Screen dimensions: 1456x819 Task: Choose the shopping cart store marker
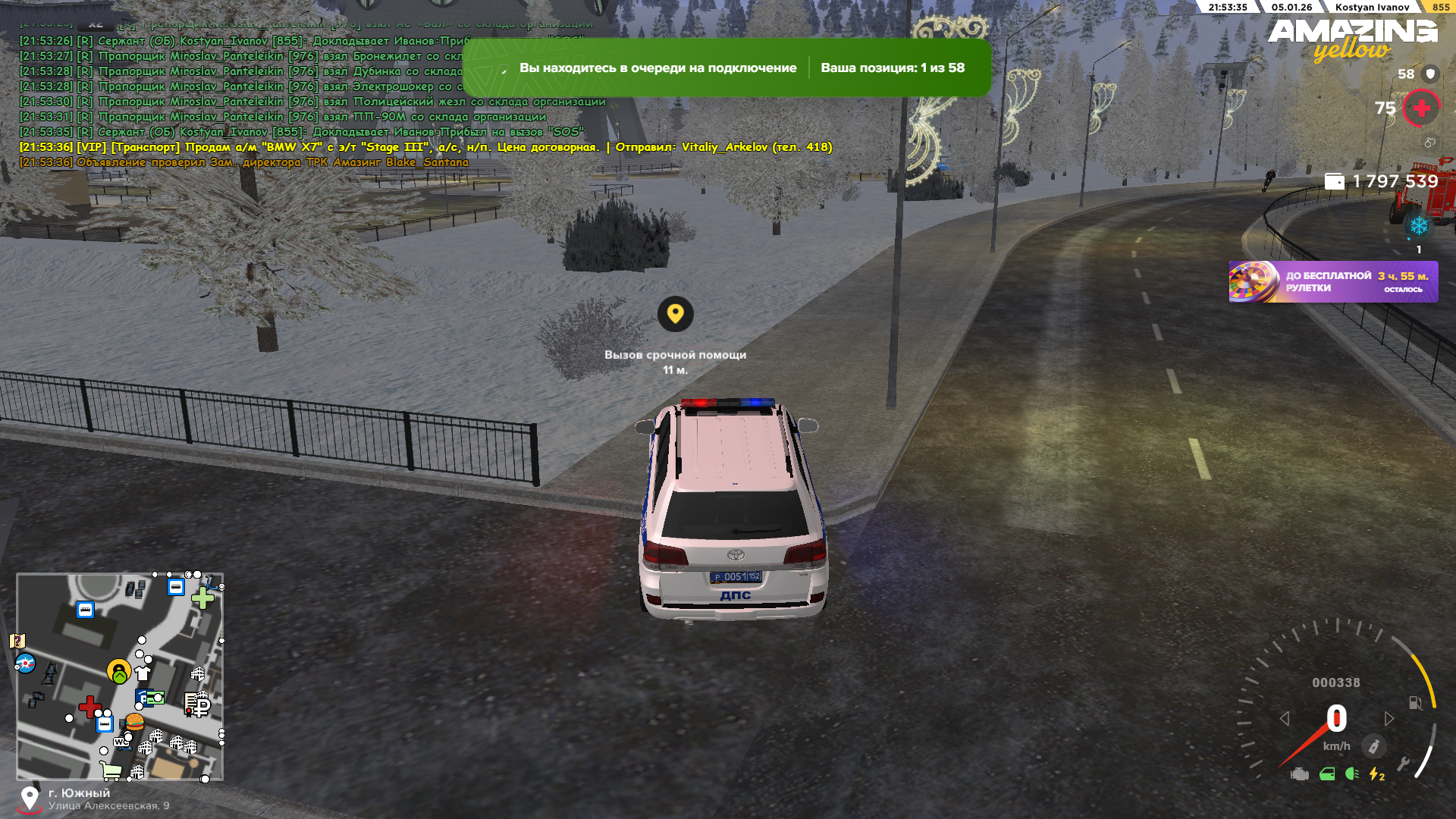[x=111, y=771]
